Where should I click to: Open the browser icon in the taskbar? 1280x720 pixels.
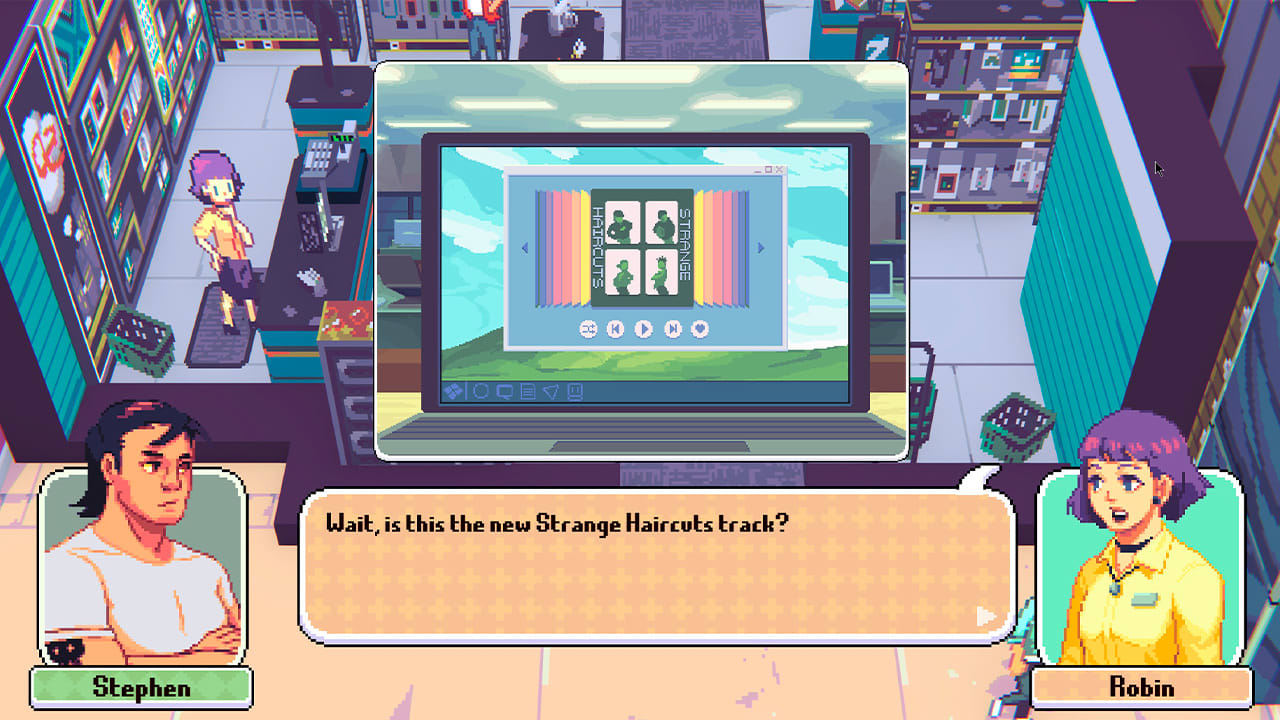coord(479,391)
